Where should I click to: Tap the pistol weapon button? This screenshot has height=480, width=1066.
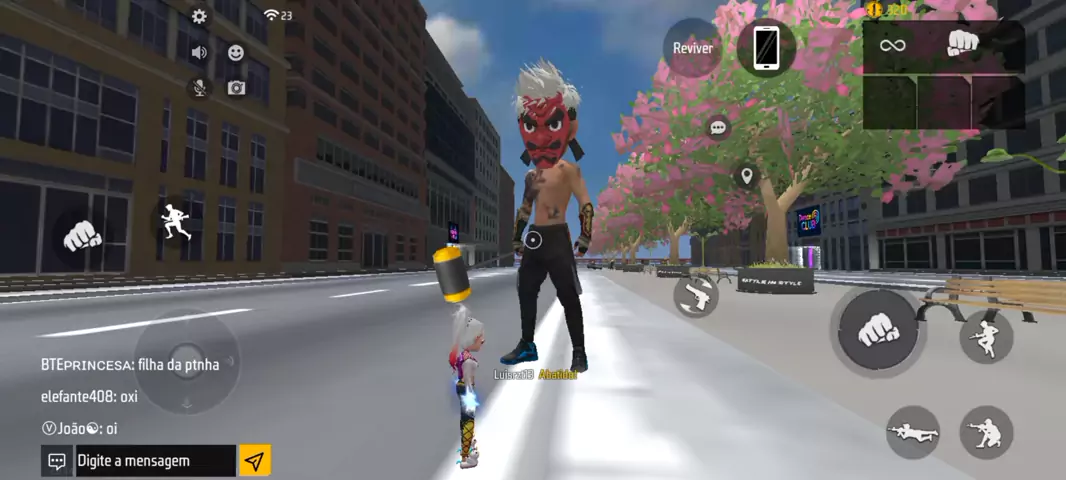point(696,295)
